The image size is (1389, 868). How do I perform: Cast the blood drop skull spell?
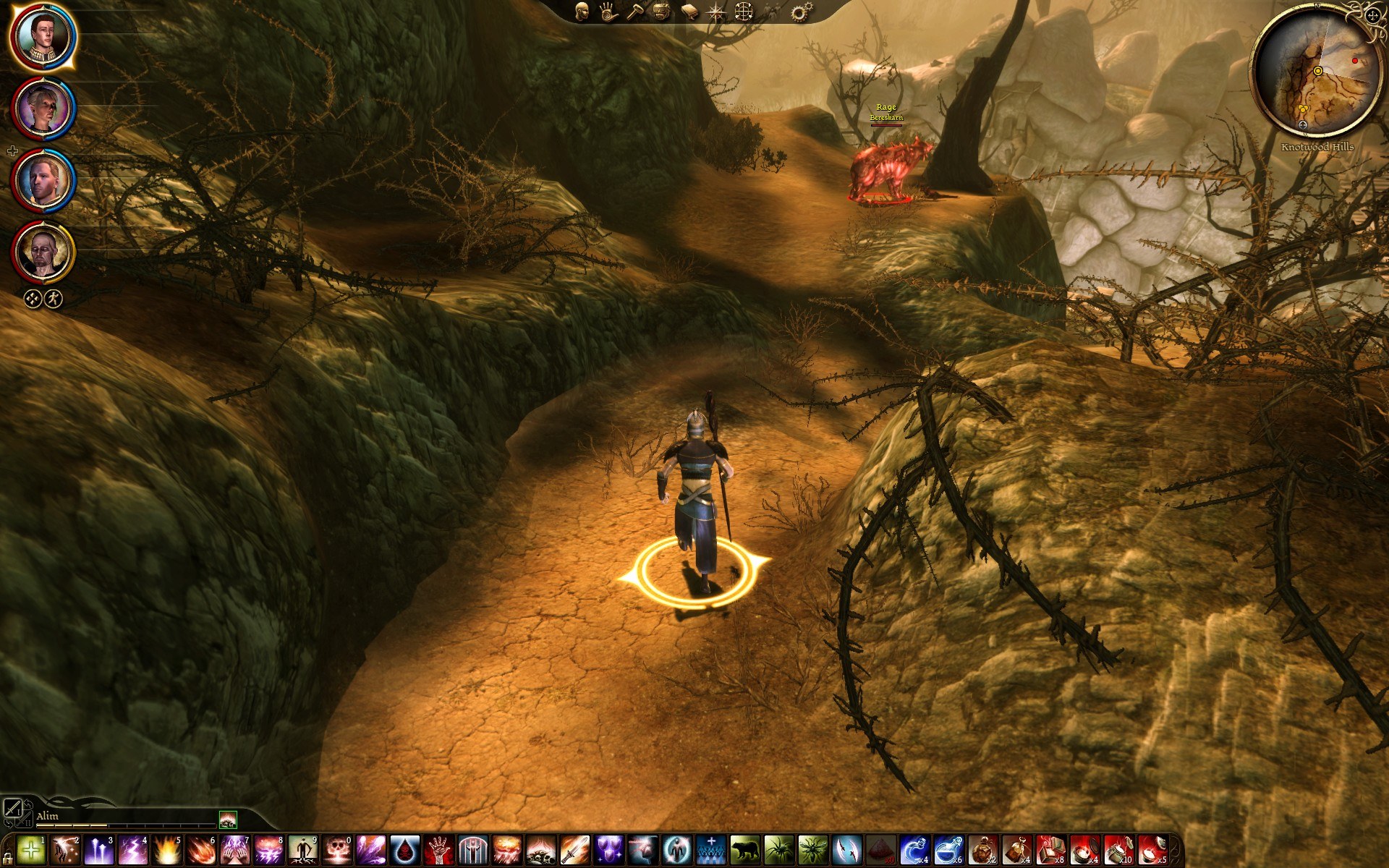[405, 850]
